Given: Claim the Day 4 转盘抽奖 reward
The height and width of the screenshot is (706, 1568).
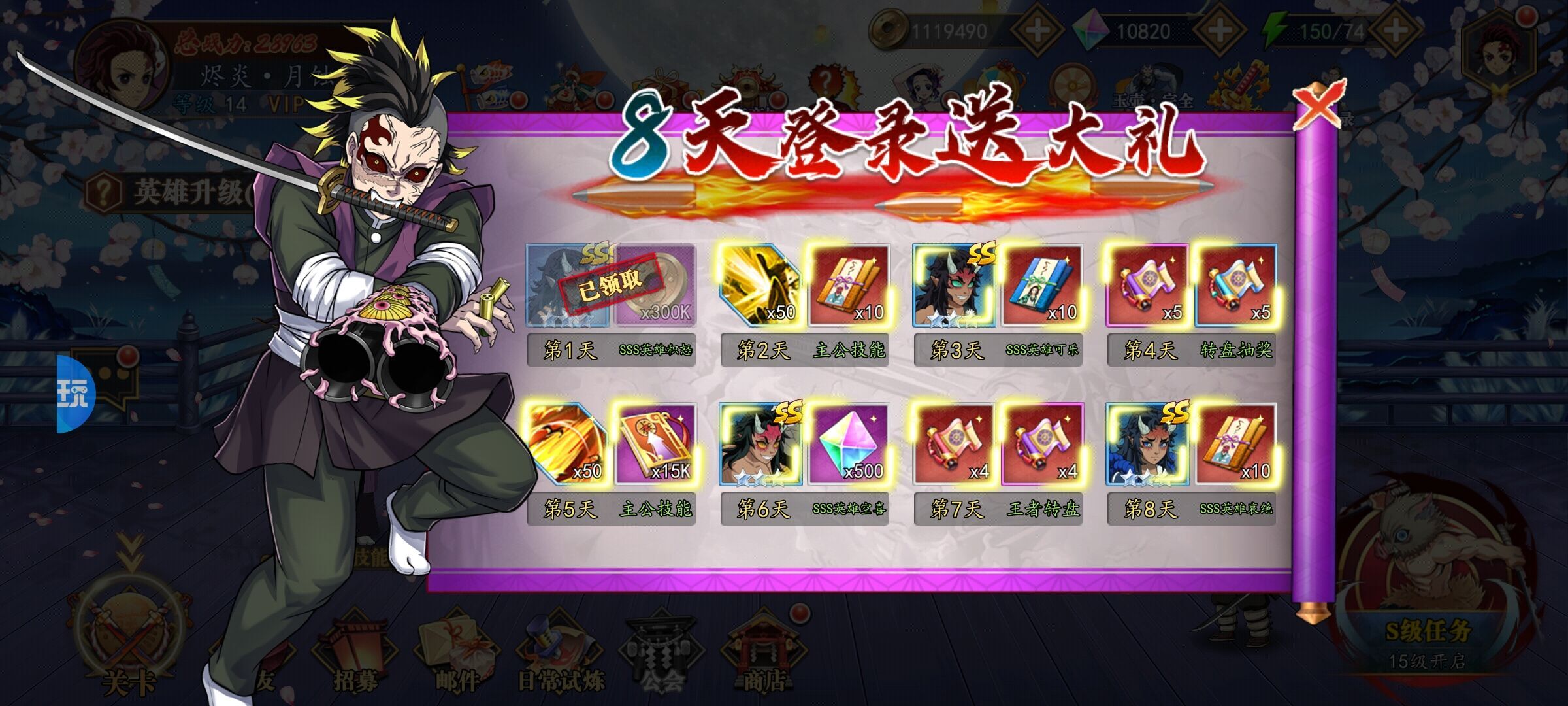Looking at the screenshot, I should tap(1191, 304).
